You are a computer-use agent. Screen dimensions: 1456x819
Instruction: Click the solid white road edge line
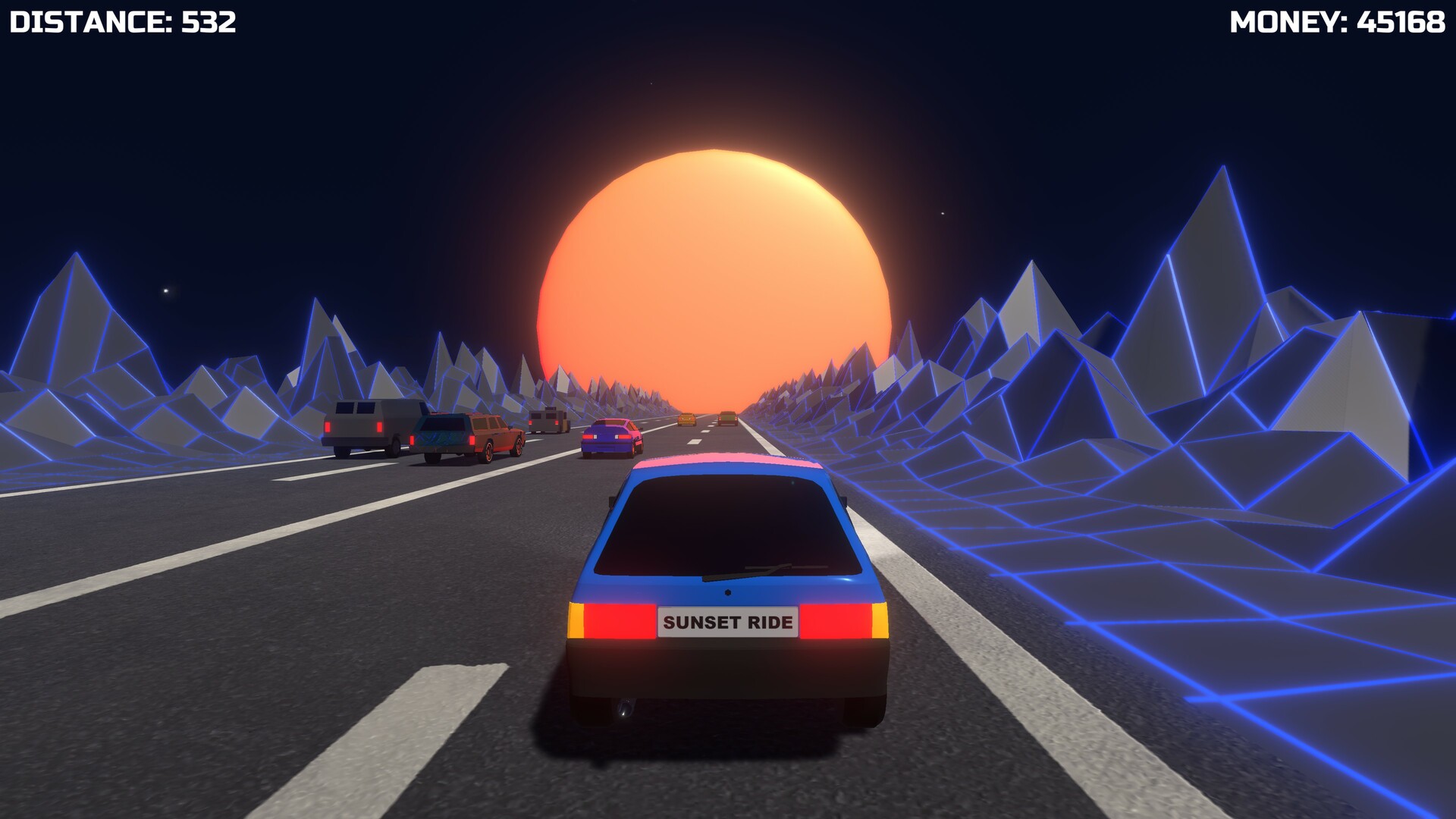tap(986, 645)
